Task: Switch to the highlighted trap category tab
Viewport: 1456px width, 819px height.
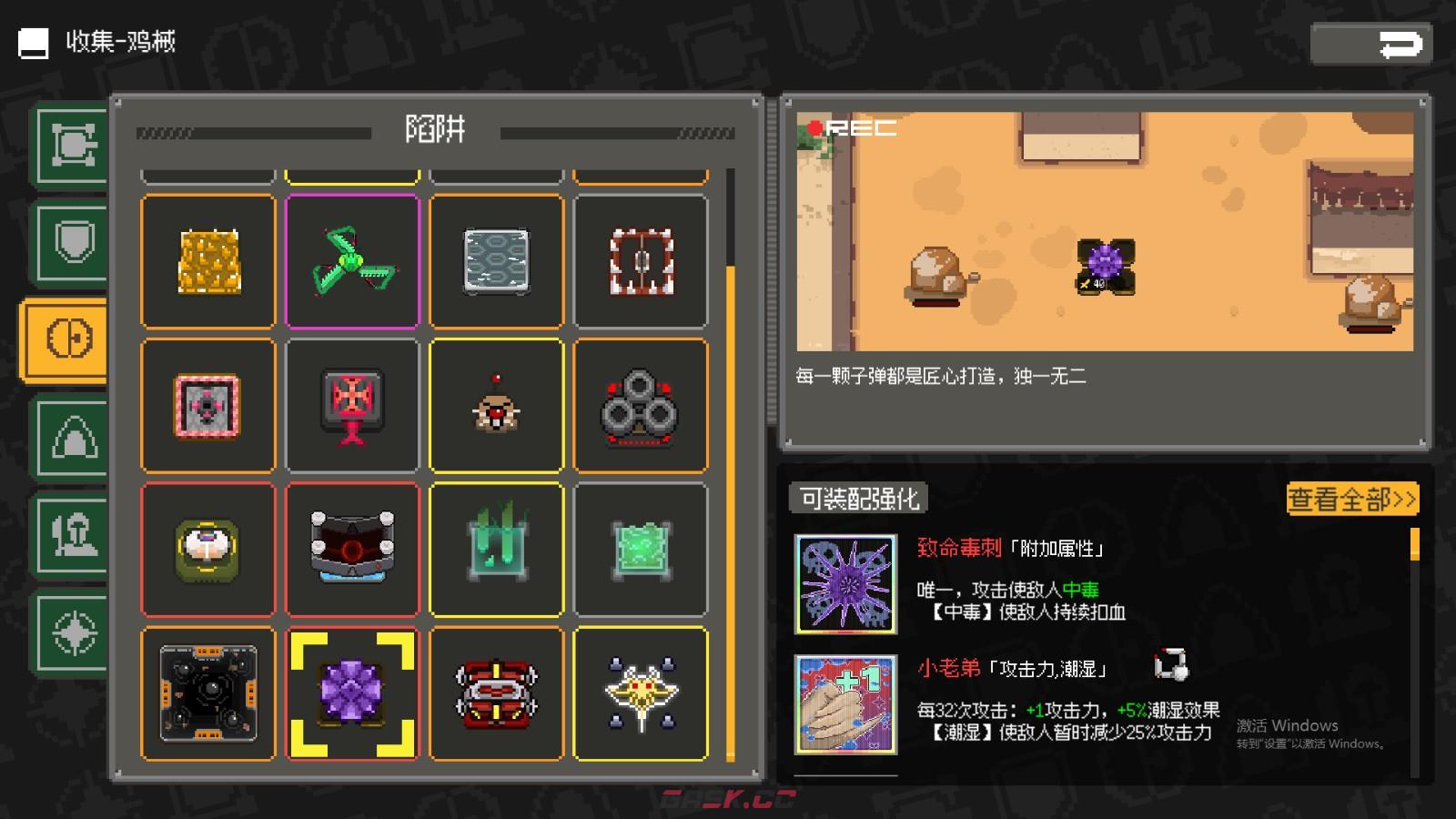Action: point(66,337)
